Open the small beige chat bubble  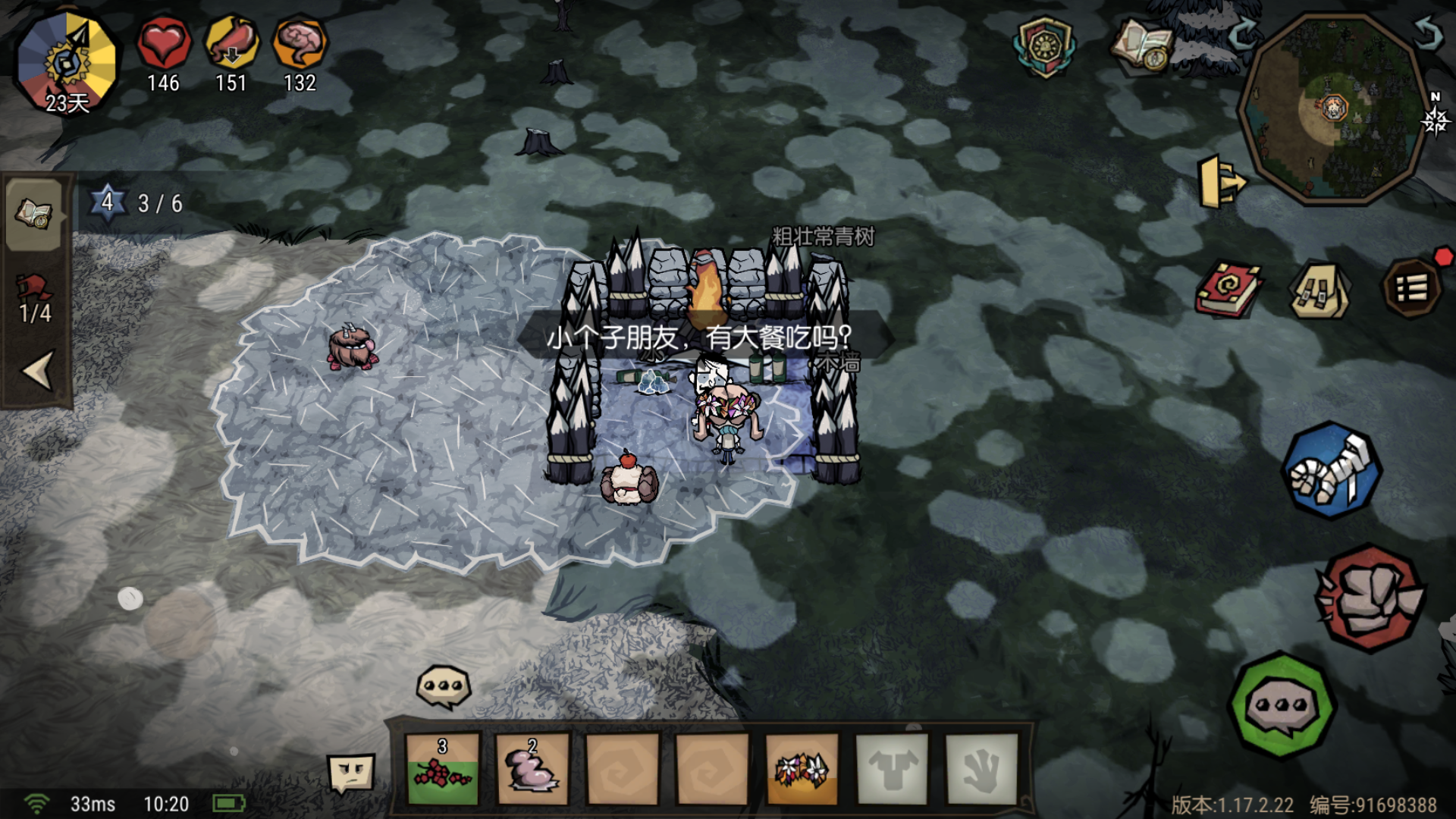coord(444,686)
